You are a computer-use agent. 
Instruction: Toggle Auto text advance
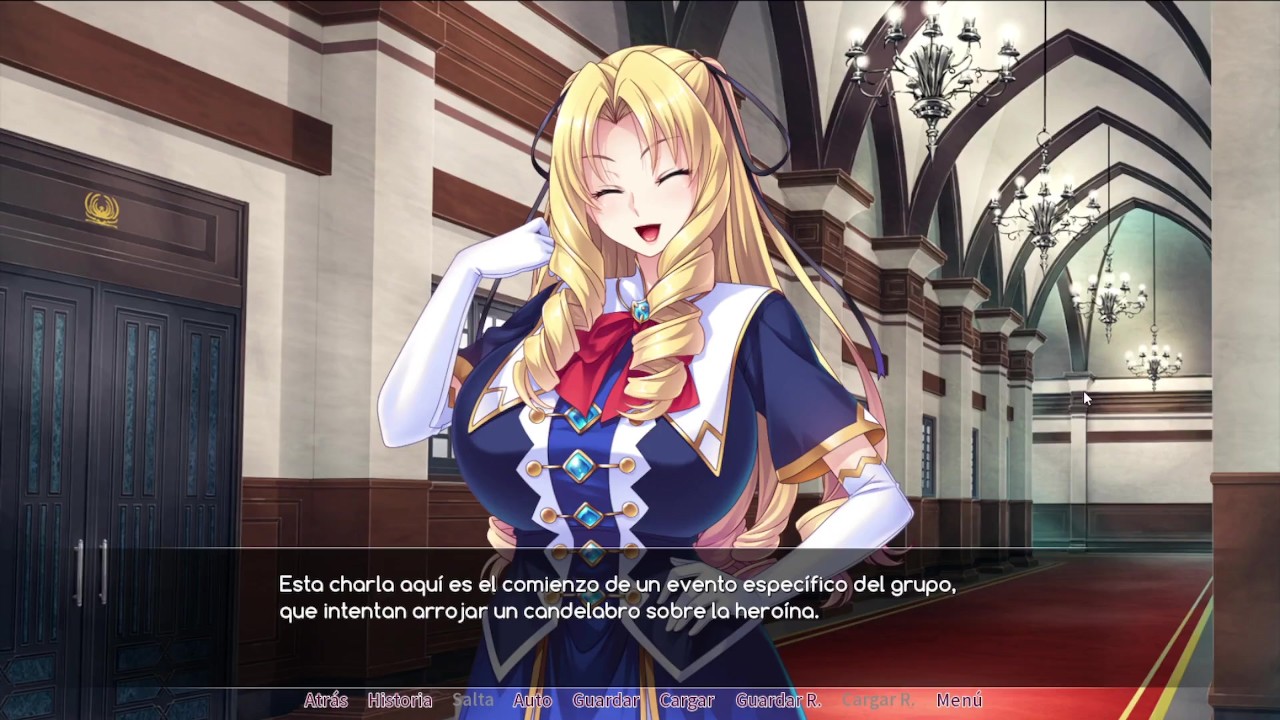coord(532,700)
